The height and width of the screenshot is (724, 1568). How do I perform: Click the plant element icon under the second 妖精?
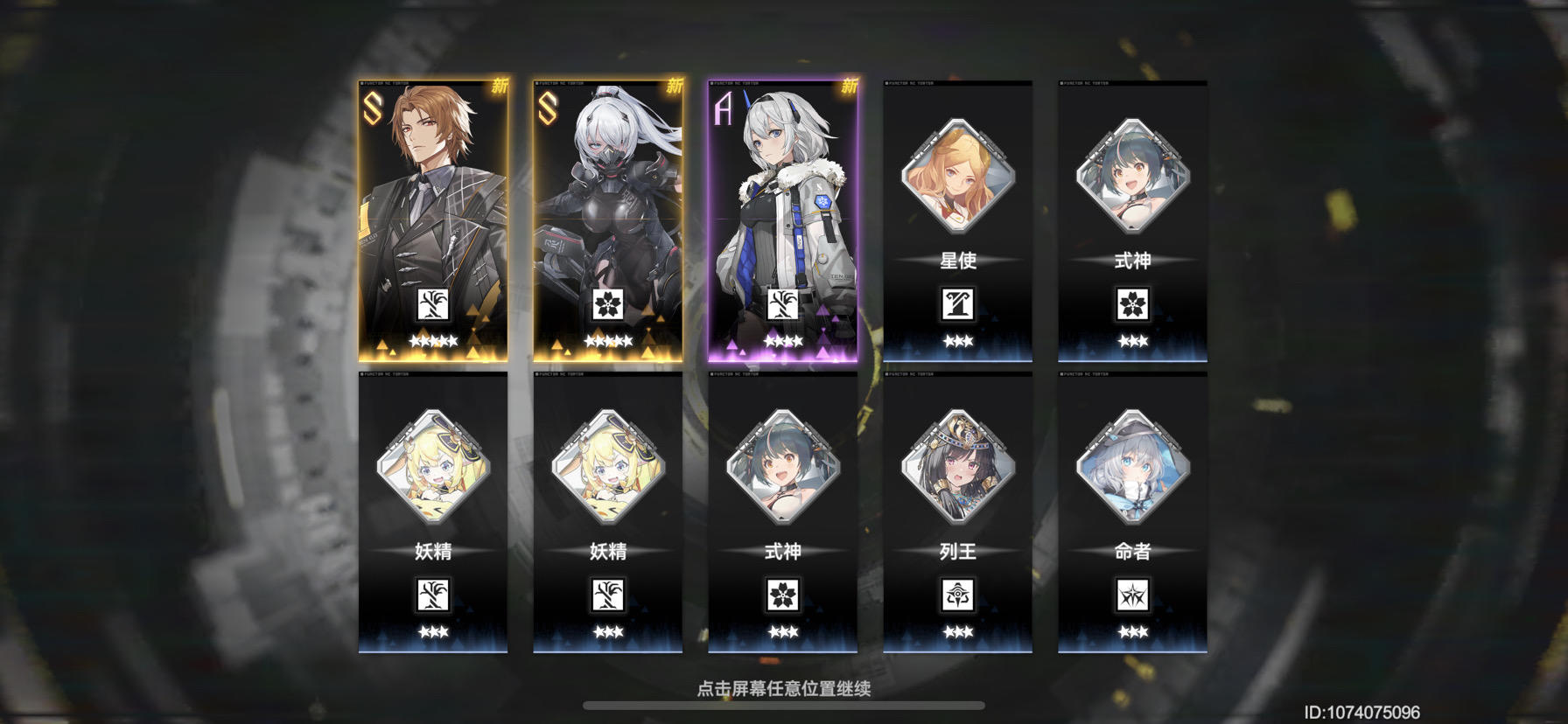point(605,596)
